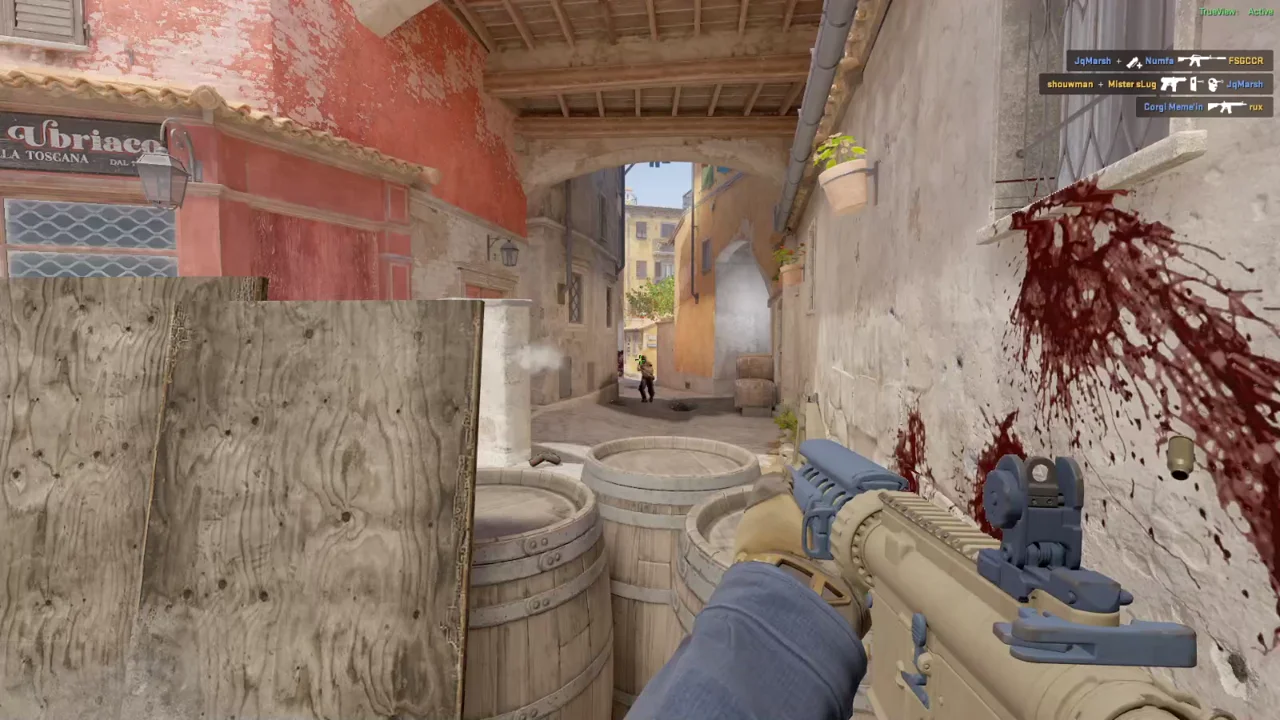This screenshot has height=720, width=1280.
Task: Select the incendiary assist icon beside JqMarsh
Action: coord(1134,61)
